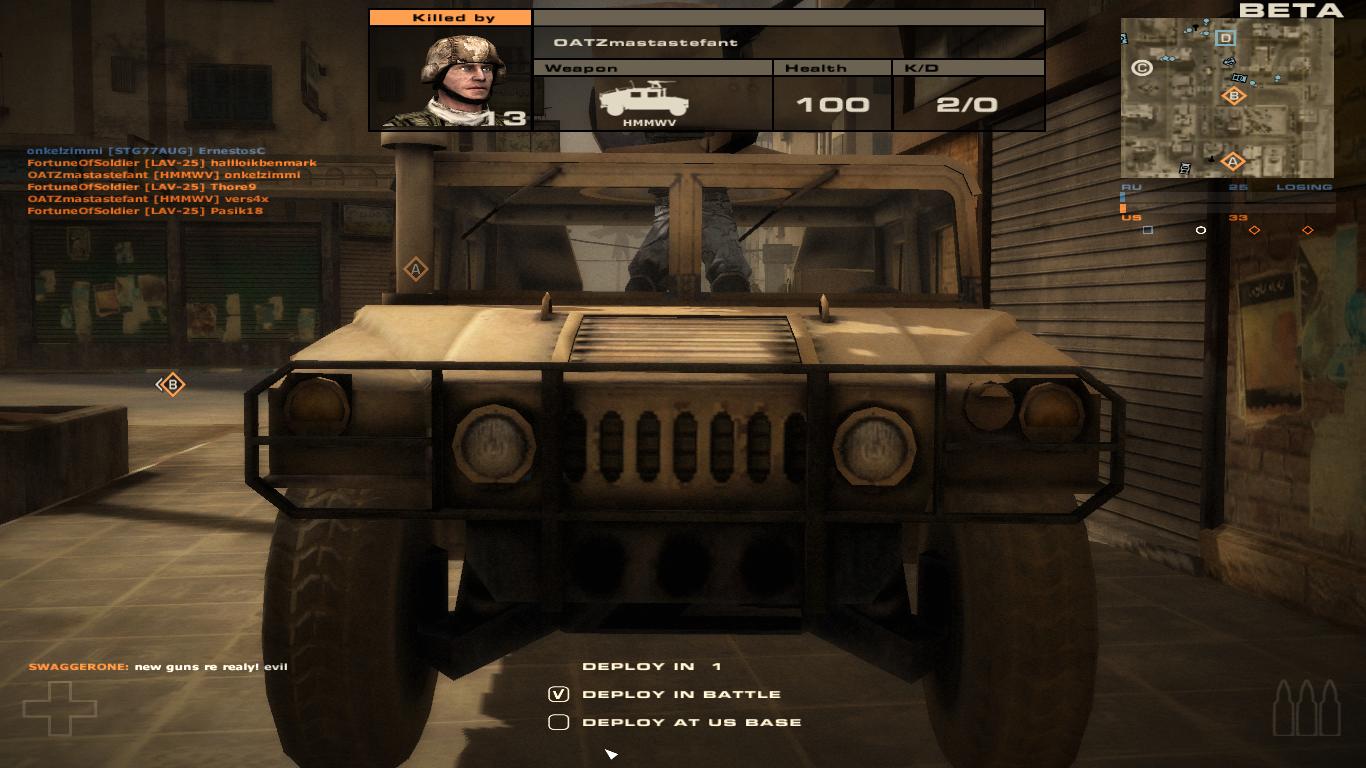Click flag B marker on the minimap
Image resolution: width=1366 pixels, height=768 pixels.
tap(1233, 96)
